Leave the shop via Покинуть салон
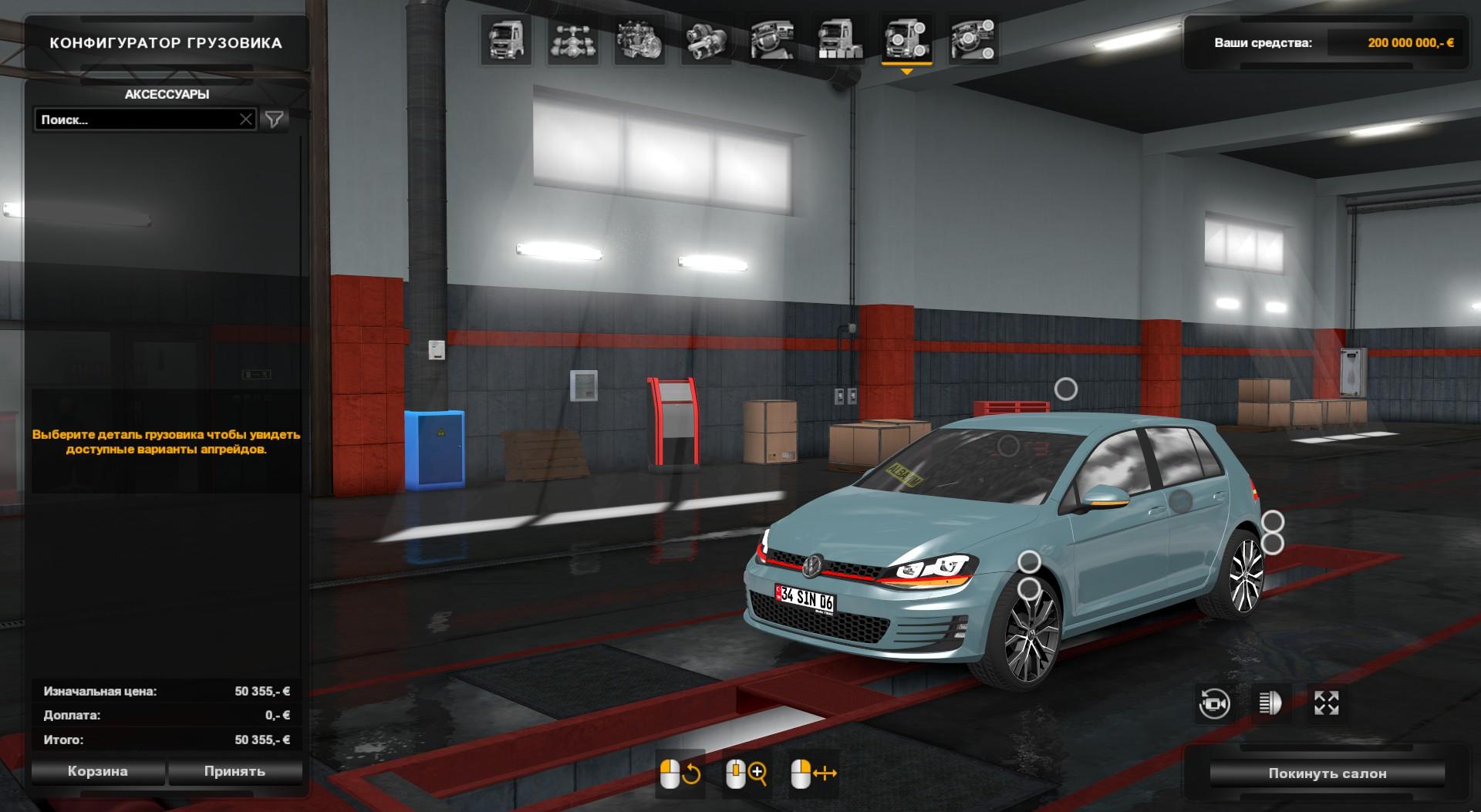This screenshot has height=812, width=1481. [1327, 773]
